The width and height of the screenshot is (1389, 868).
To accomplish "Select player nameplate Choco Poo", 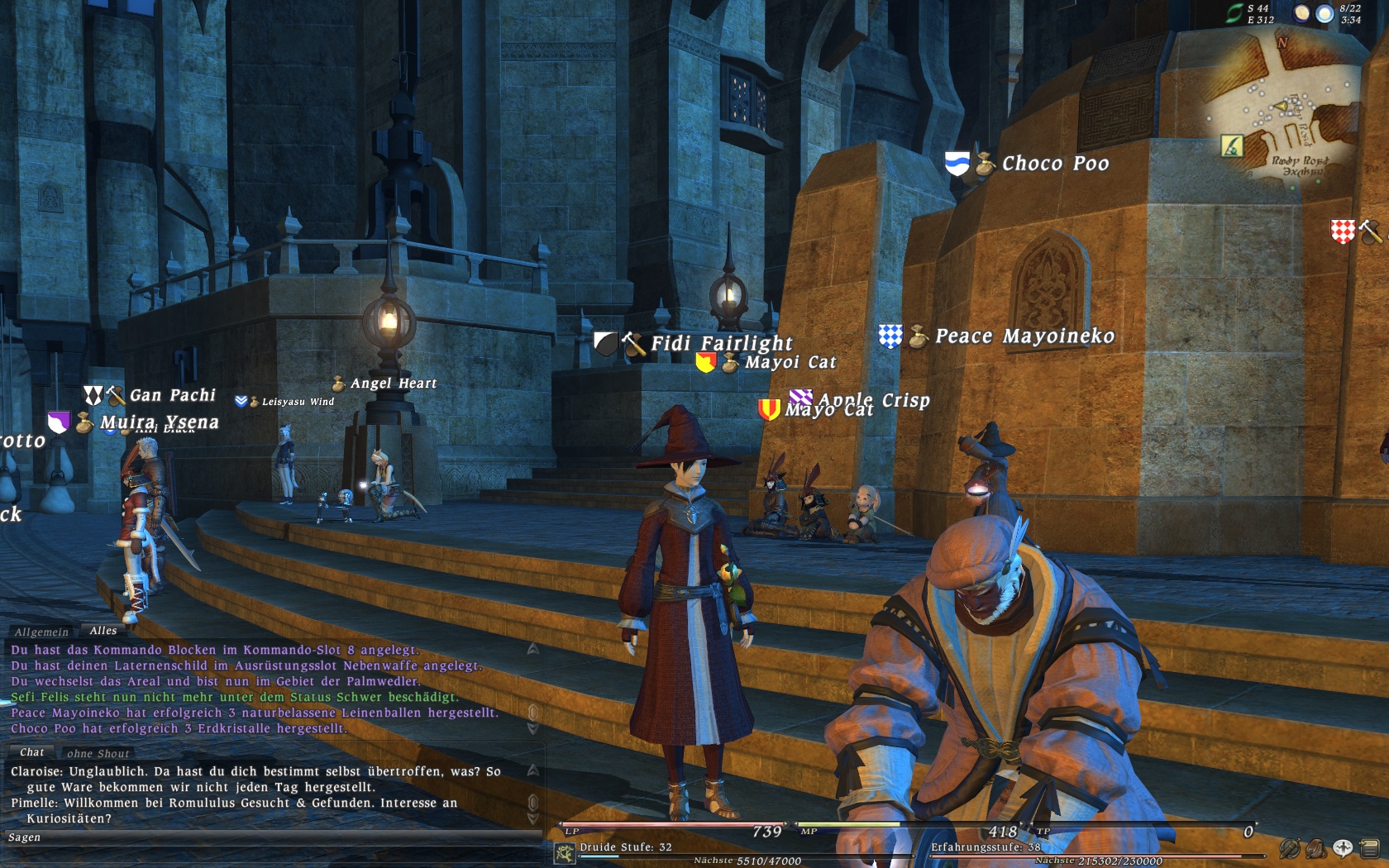I will click(x=1055, y=164).
